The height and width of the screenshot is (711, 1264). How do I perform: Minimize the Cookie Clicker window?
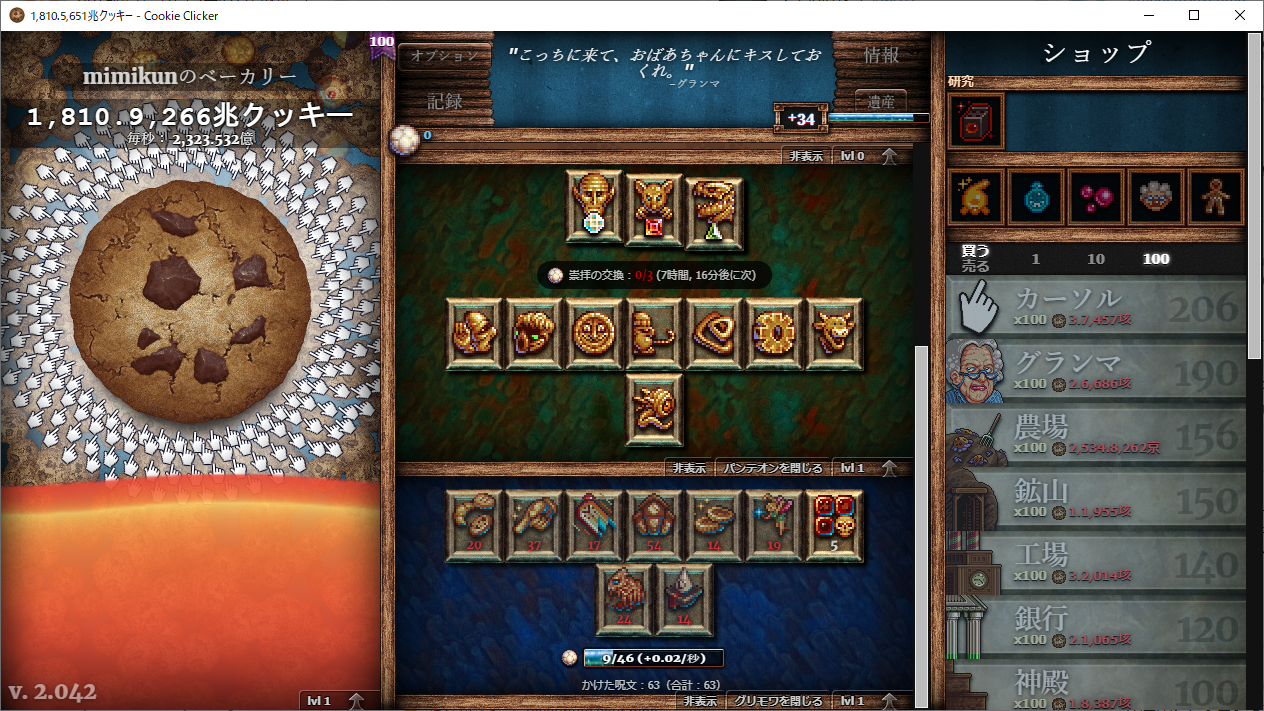click(1146, 15)
